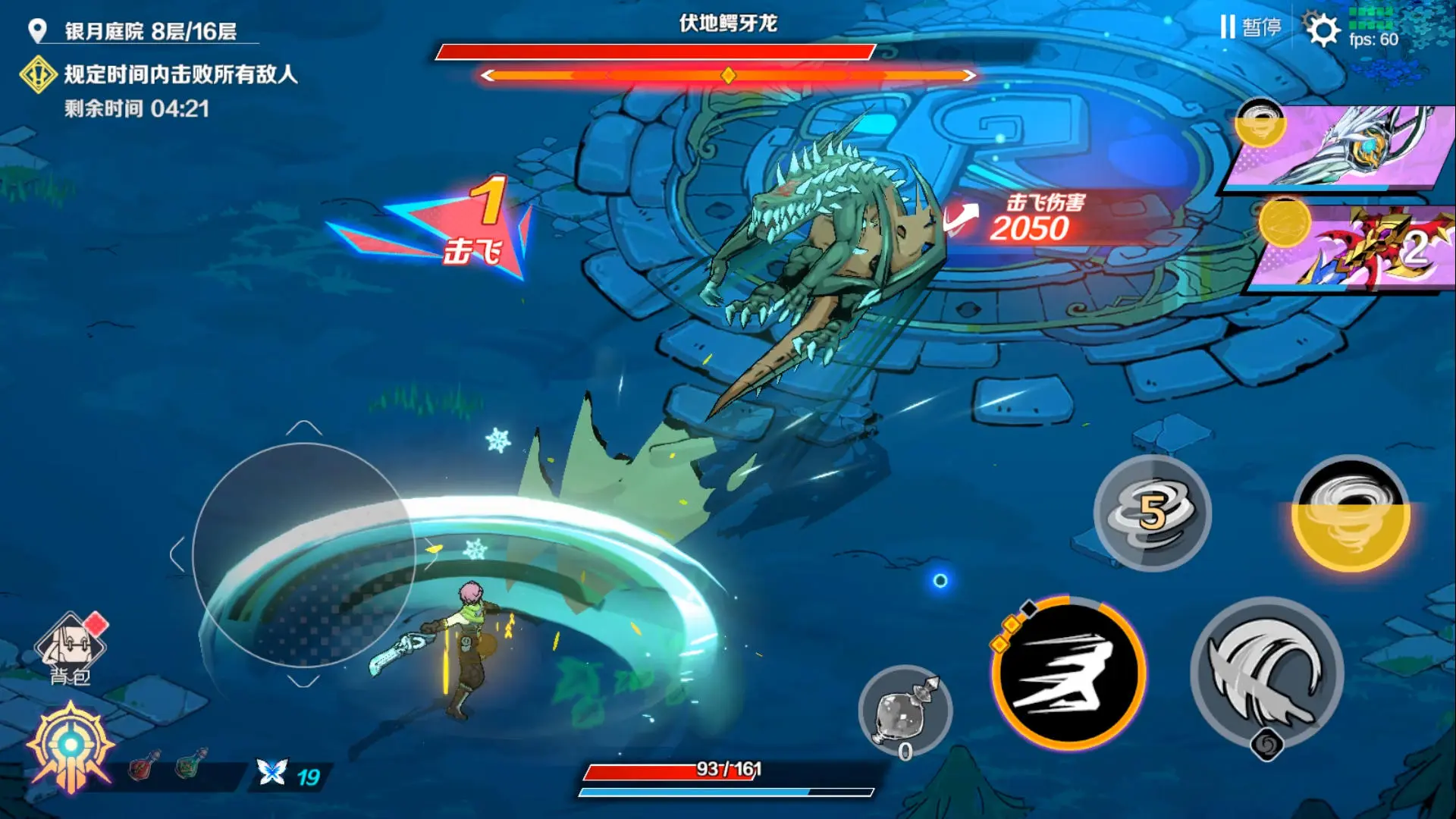Tap the boss name 伏地鳄牙龙
This screenshot has height=819, width=1456.
pos(728,21)
